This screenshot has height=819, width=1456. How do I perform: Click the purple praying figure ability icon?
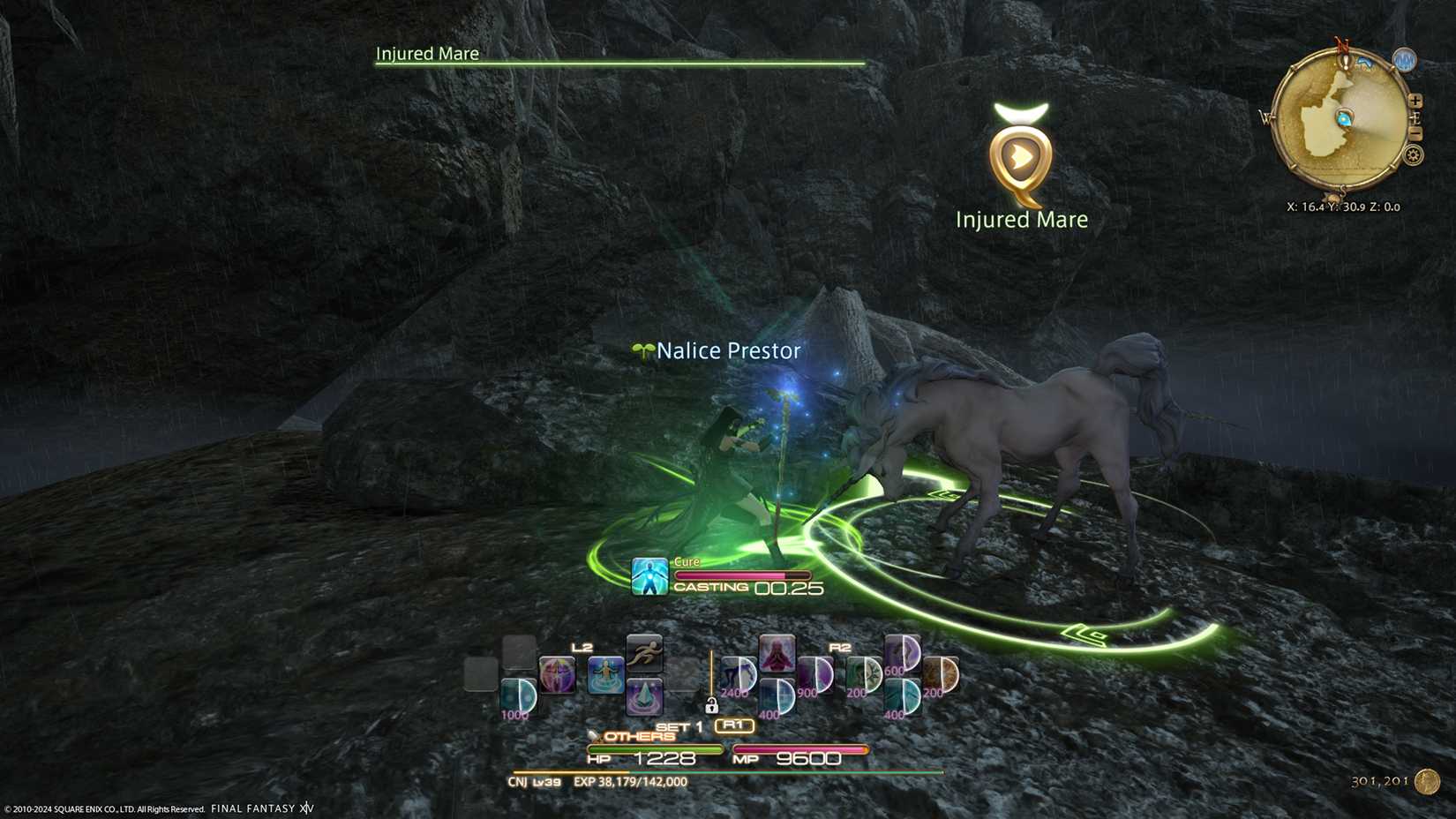[776, 657]
